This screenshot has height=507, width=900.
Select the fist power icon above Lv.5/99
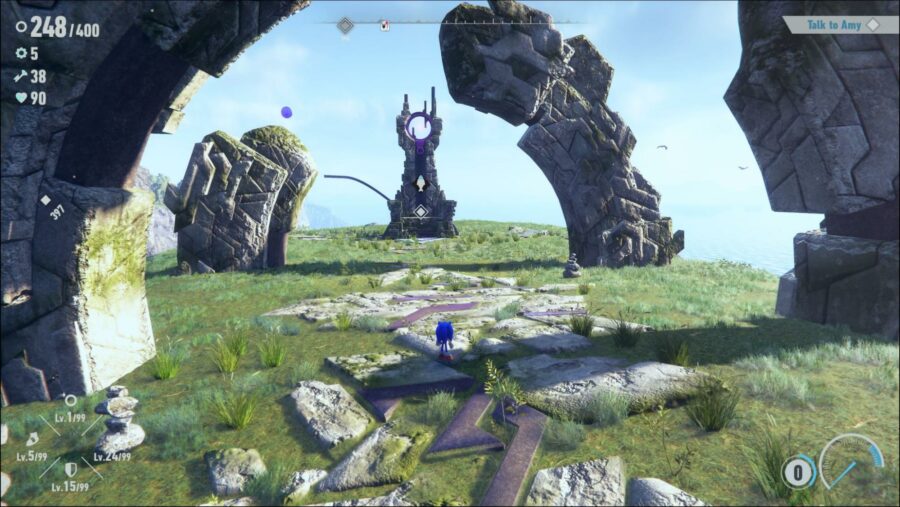[31, 439]
